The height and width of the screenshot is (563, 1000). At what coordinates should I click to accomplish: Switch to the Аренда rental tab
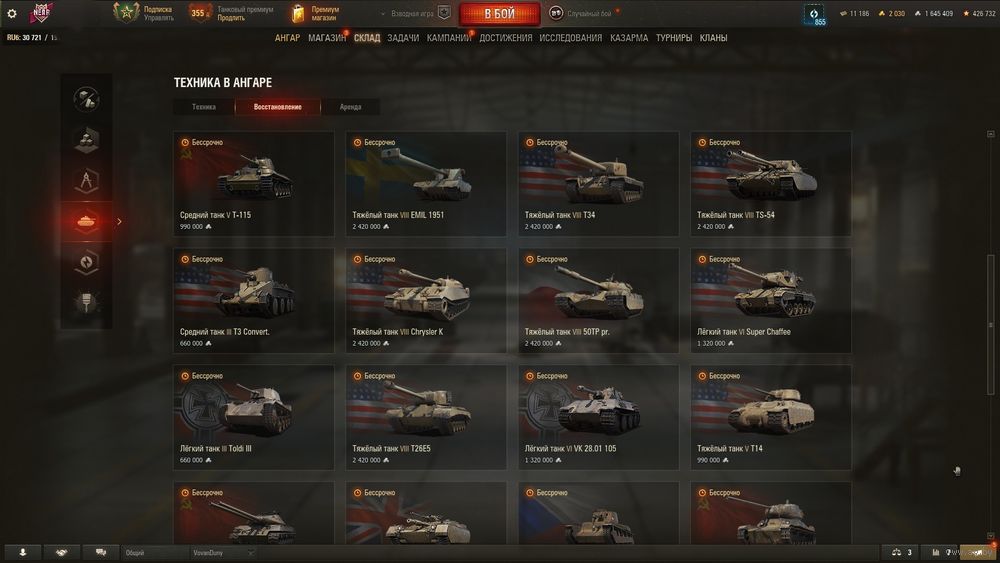point(350,107)
